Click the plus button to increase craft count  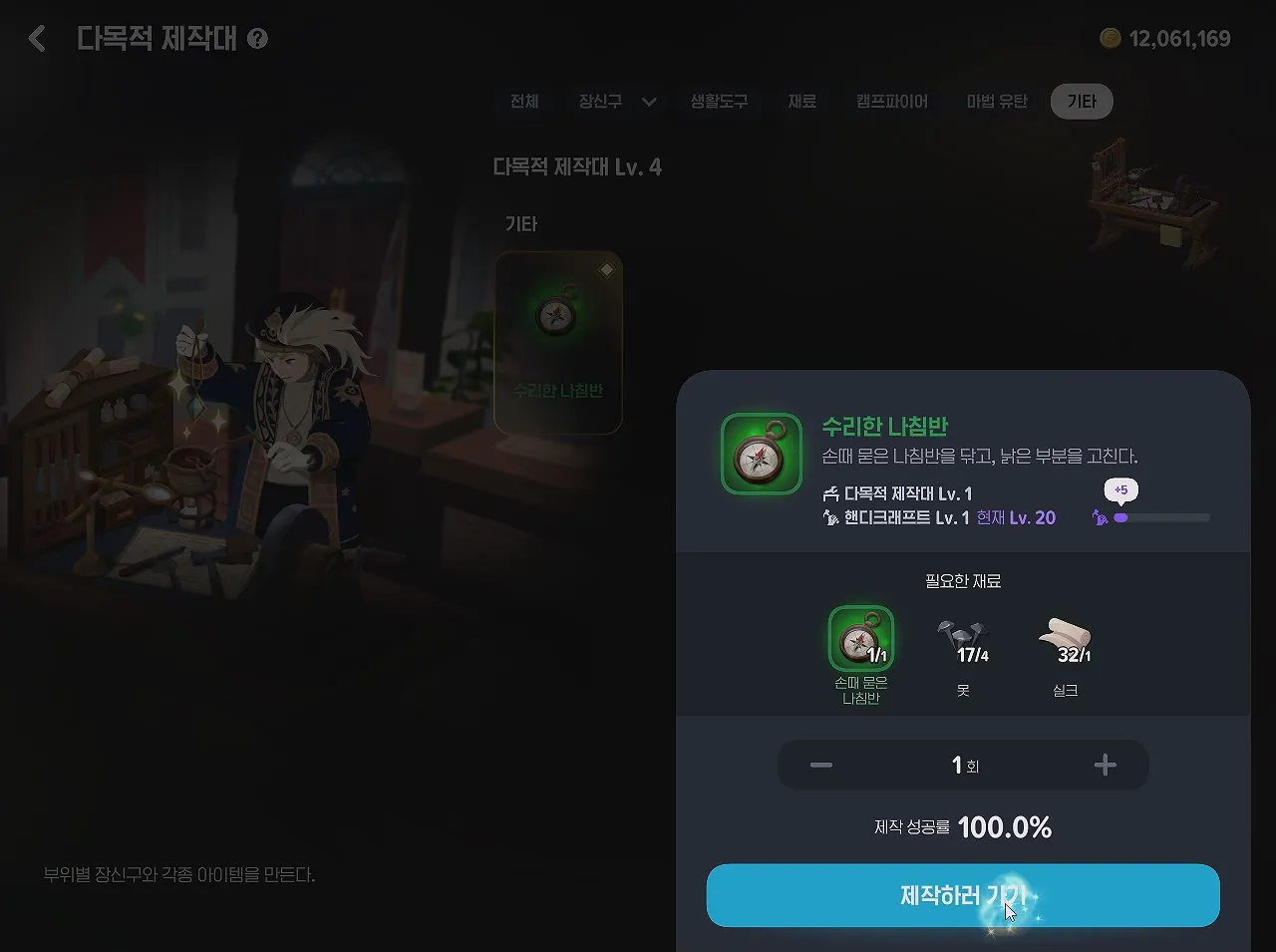[1105, 765]
